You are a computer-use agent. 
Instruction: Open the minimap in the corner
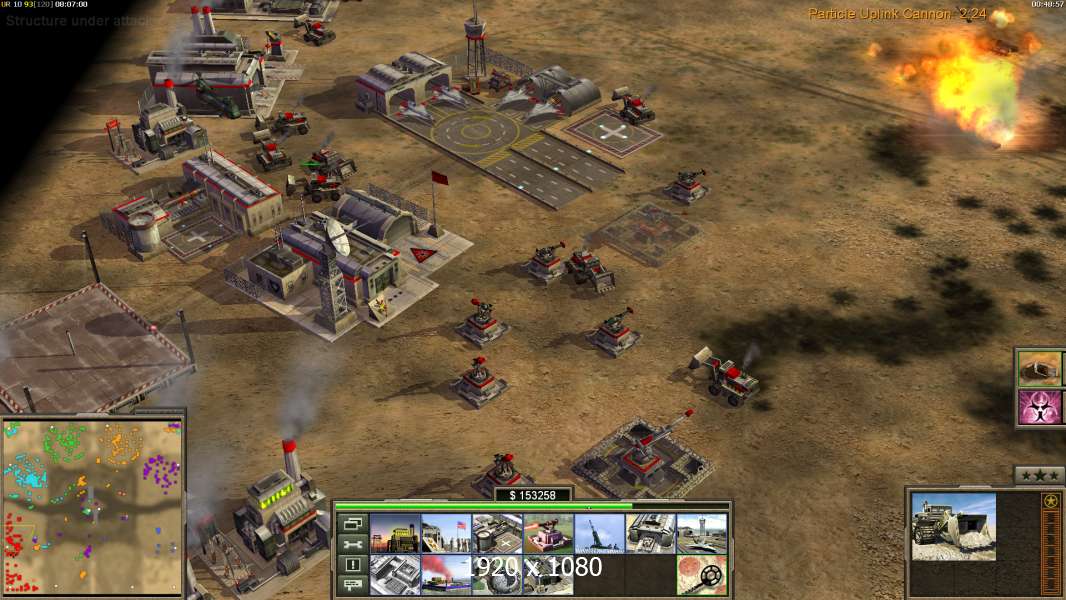pyautogui.click(x=92, y=506)
